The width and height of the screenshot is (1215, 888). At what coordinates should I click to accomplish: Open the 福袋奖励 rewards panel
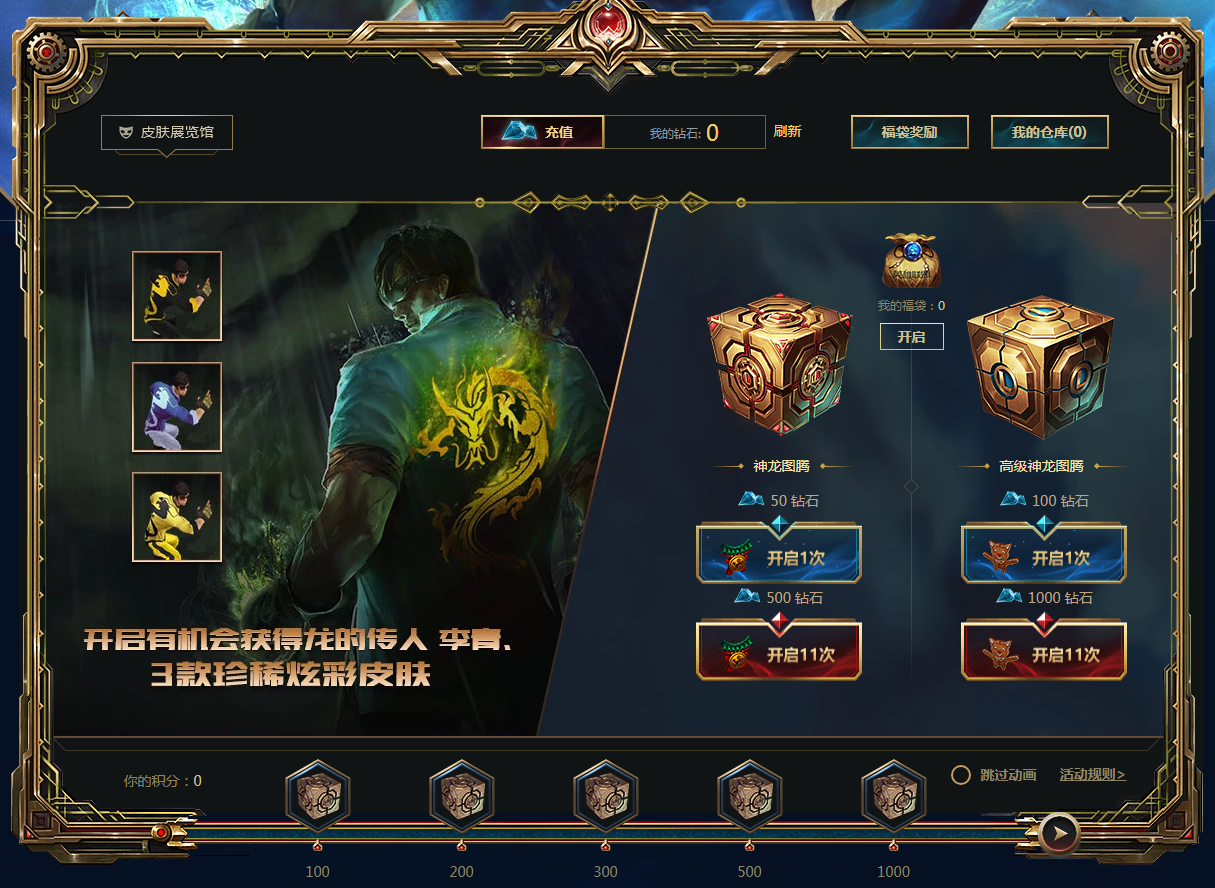[x=909, y=132]
